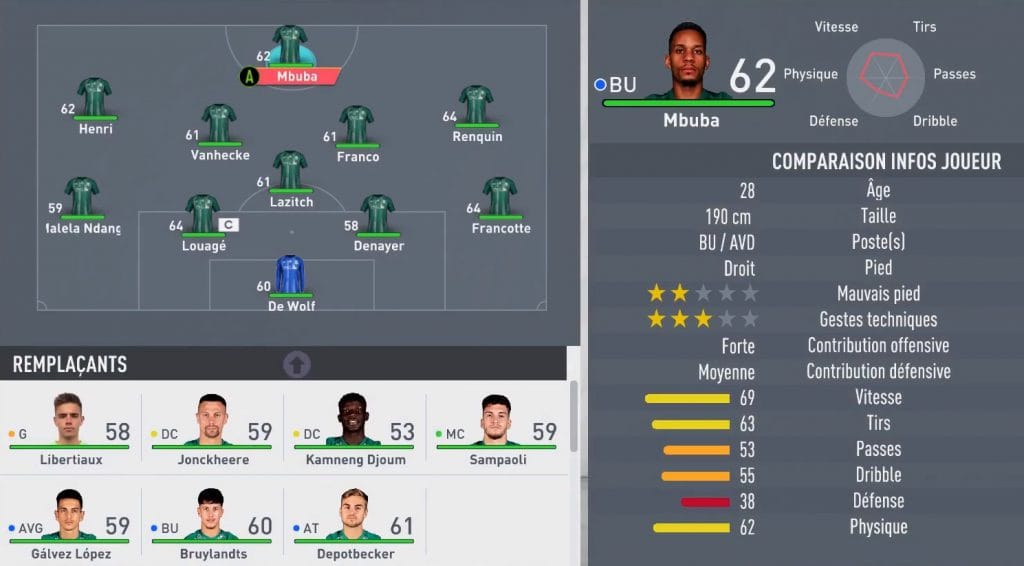The height and width of the screenshot is (566, 1024).
Task: Choose Henri on the left wing
Action: tap(96, 99)
